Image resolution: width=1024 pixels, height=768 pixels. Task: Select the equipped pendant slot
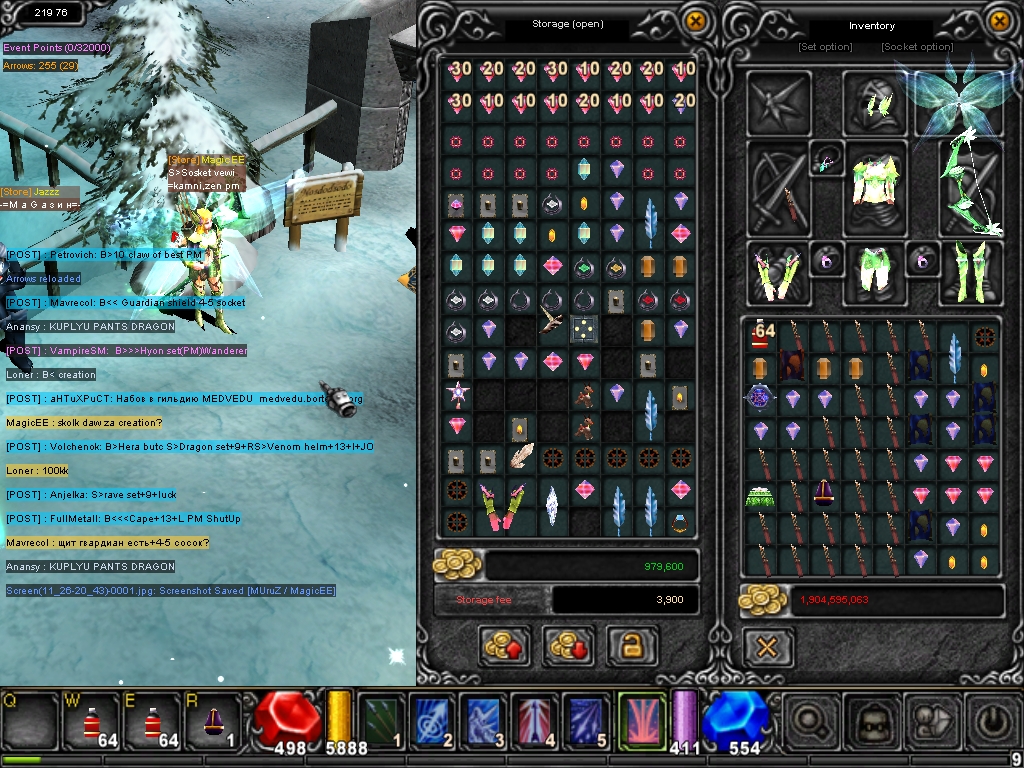click(x=827, y=160)
